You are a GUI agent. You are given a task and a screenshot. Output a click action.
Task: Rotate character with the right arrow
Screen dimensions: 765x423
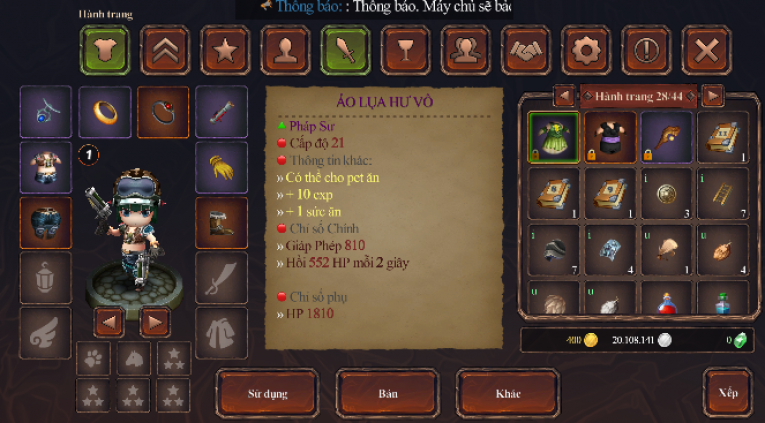click(x=154, y=322)
